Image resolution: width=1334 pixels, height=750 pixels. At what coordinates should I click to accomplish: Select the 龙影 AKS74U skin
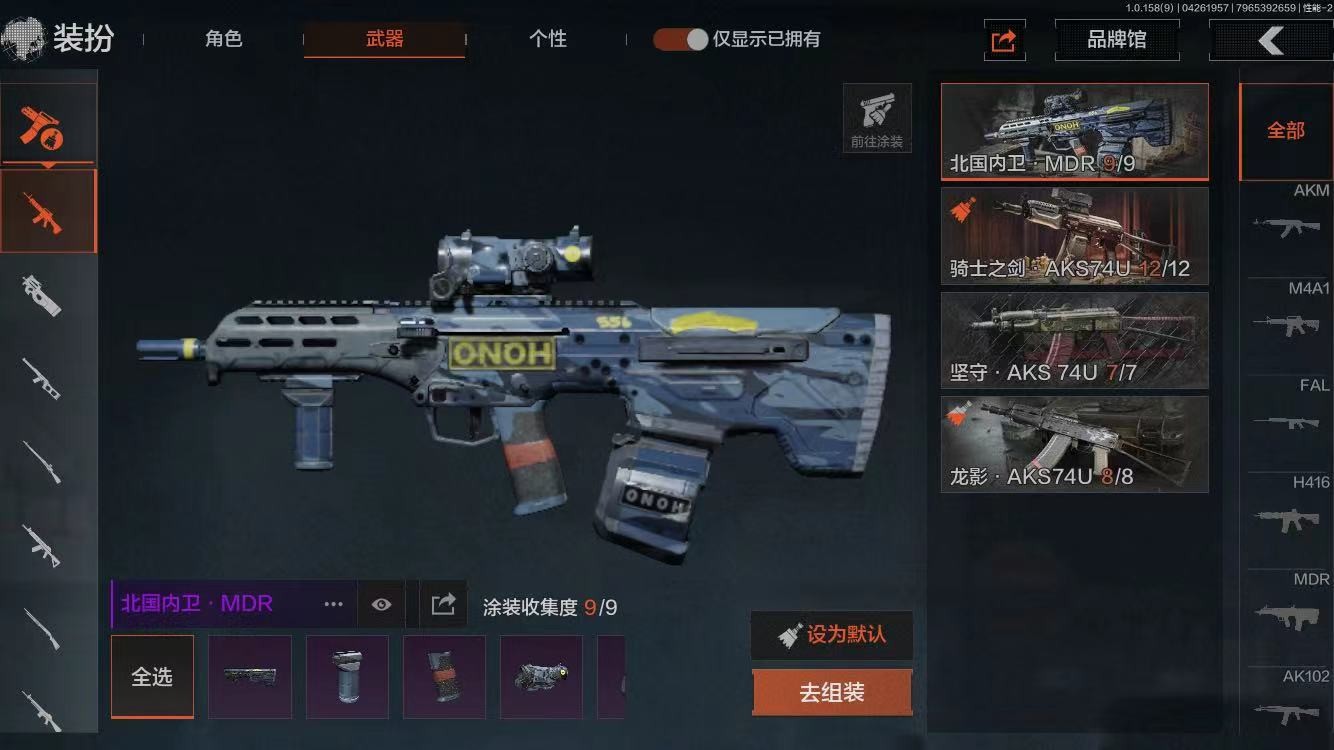(x=1074, y=444)
